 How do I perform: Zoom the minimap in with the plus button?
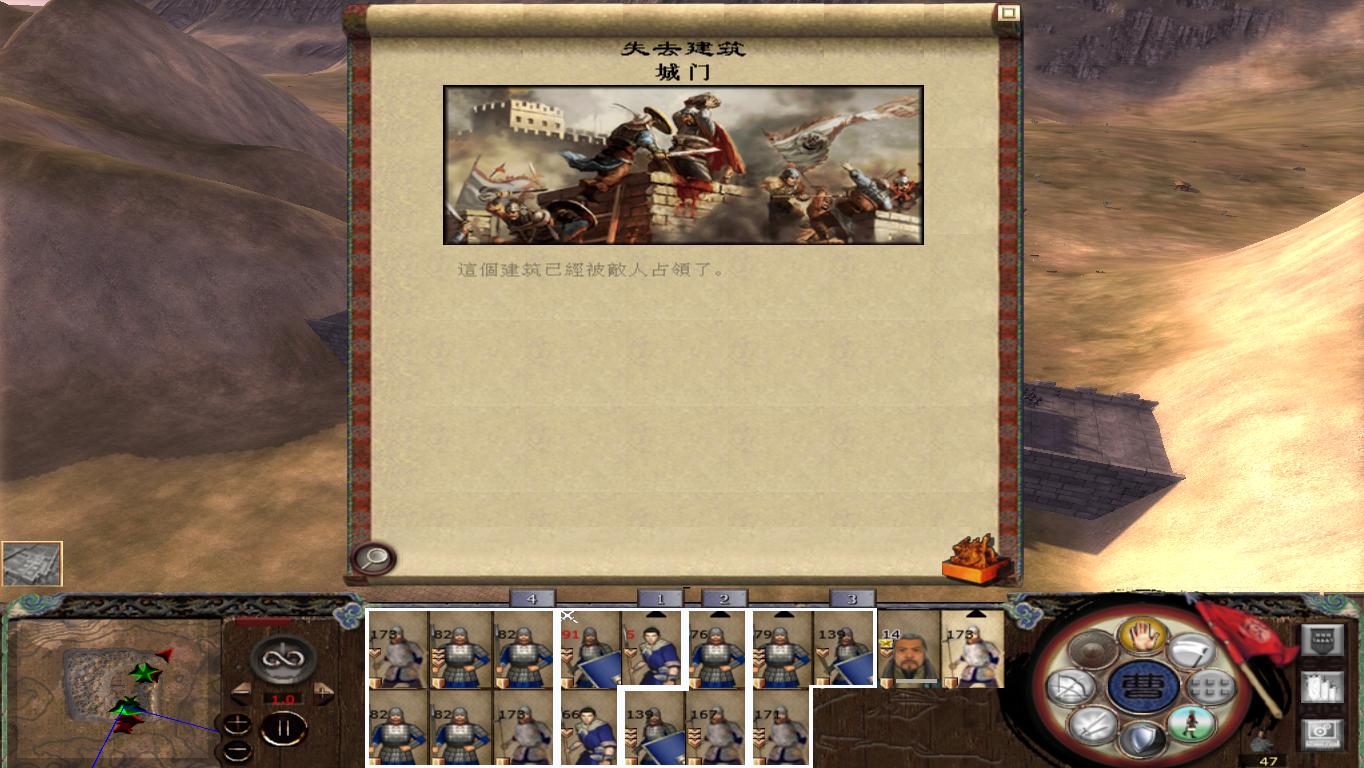tap(237, 723)
